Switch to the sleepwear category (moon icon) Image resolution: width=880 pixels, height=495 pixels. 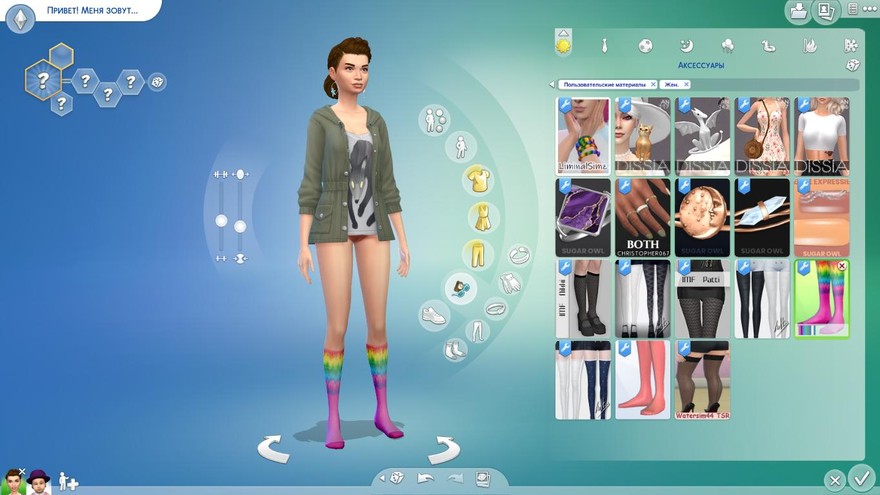pos(686,46)
